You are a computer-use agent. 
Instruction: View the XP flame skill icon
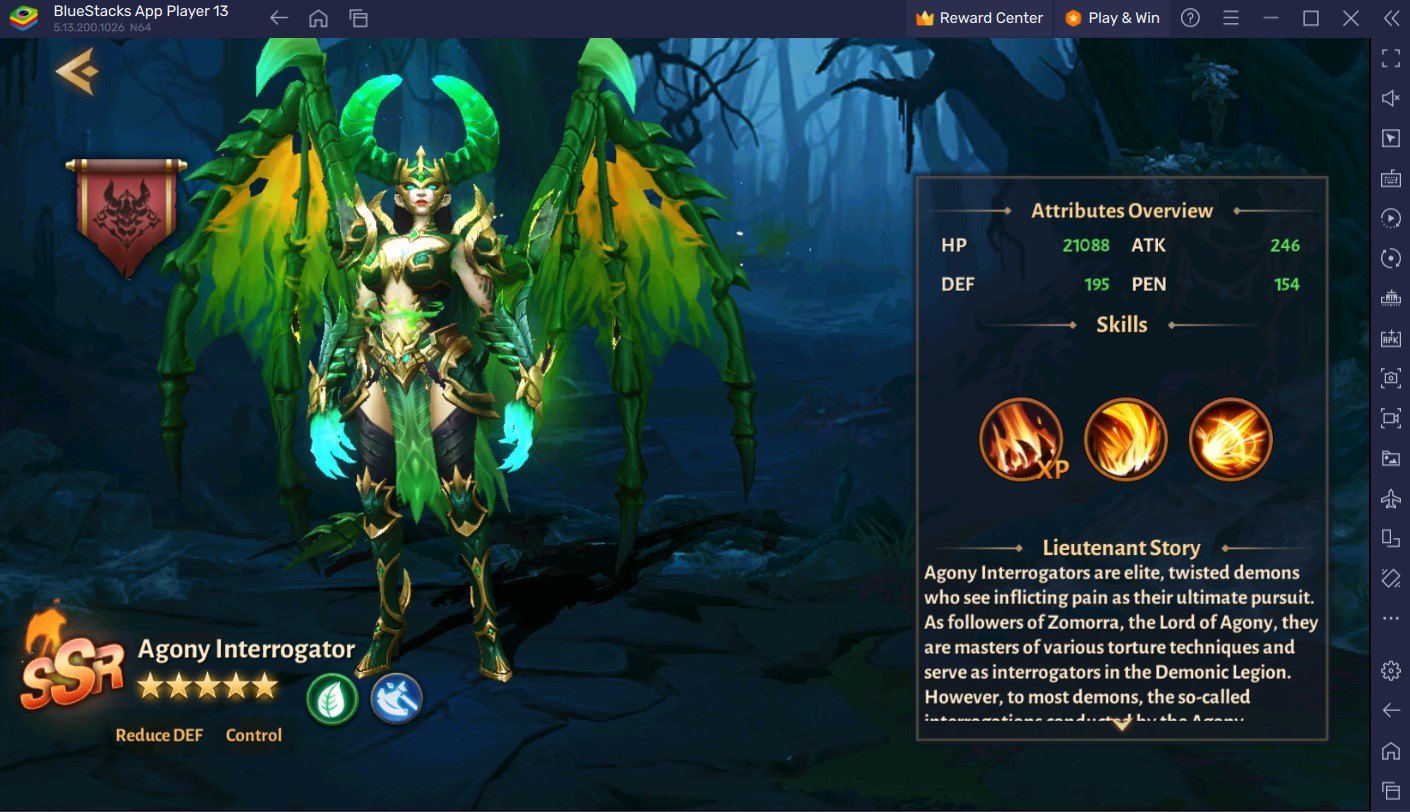click(1021, 439)
